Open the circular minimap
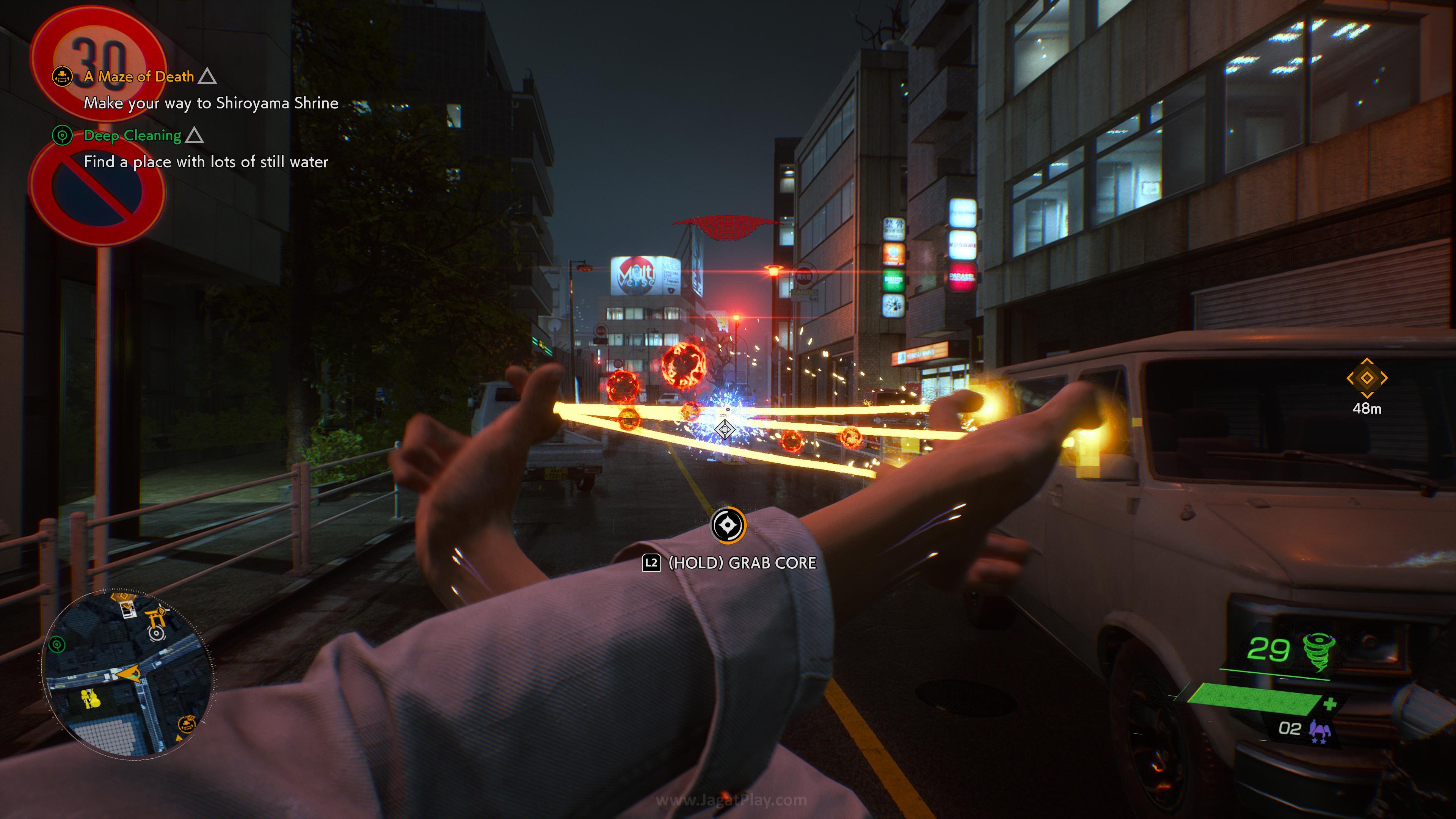Screen dimensions: 1456x819 pyautogui.click(x=128, y=673)
